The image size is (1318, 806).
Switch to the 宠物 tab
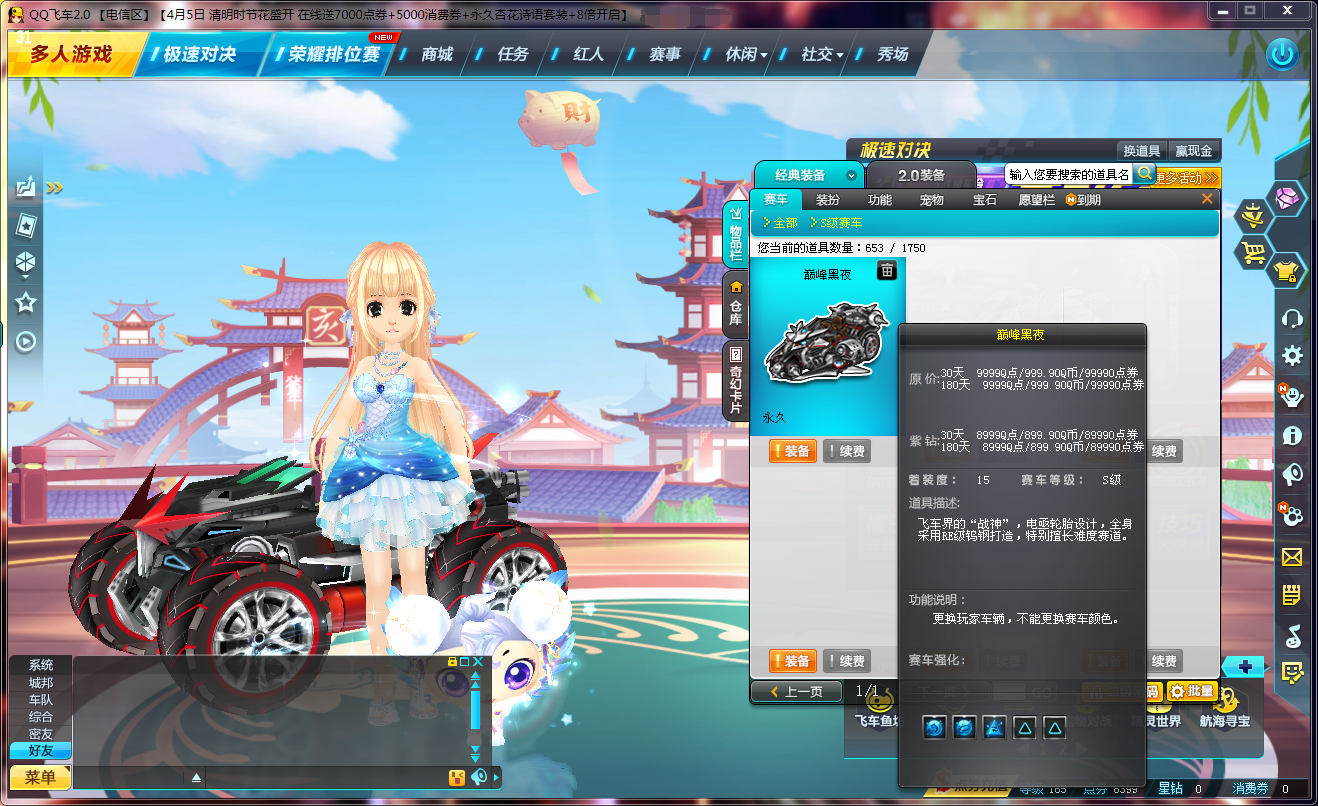931,199
